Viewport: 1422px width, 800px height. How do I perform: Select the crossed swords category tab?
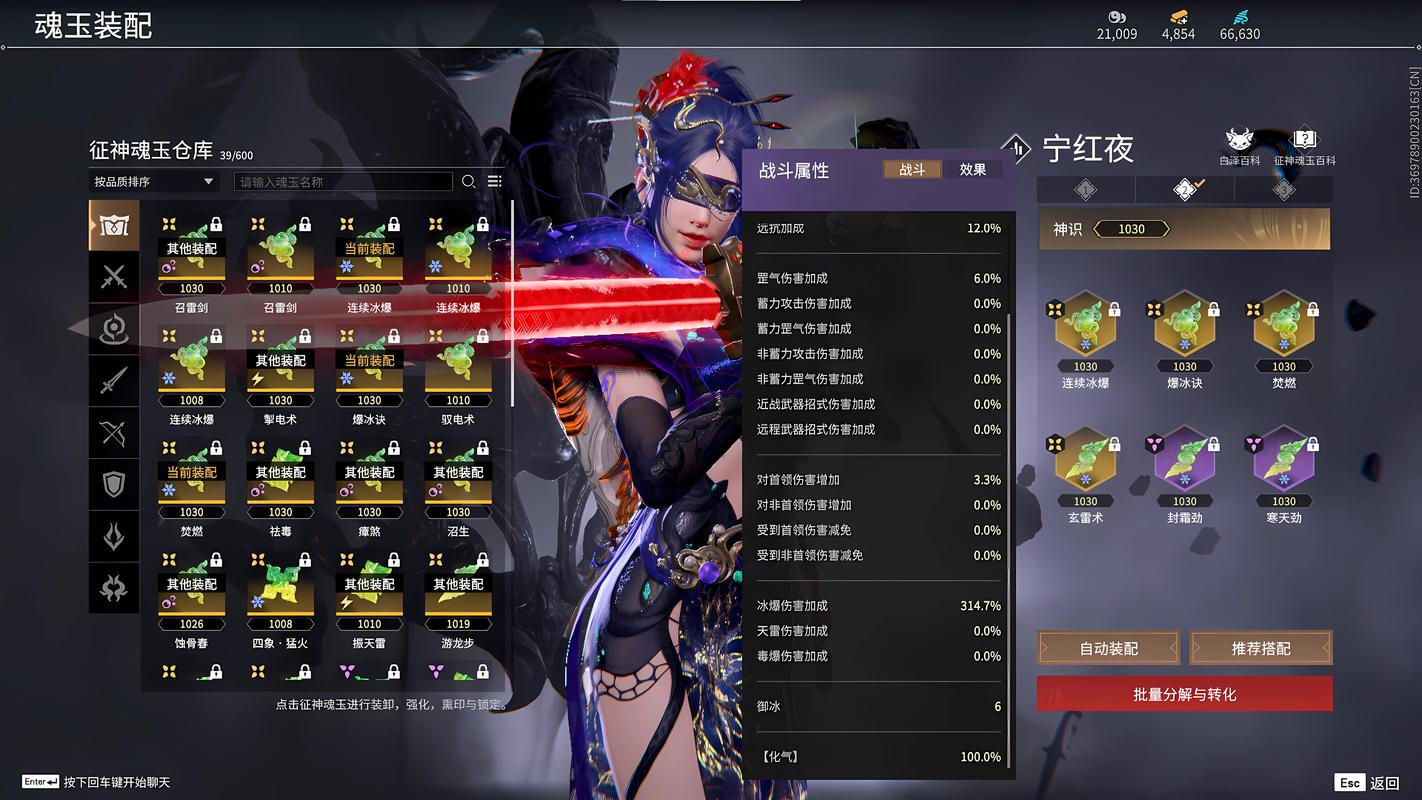[114, 277]
